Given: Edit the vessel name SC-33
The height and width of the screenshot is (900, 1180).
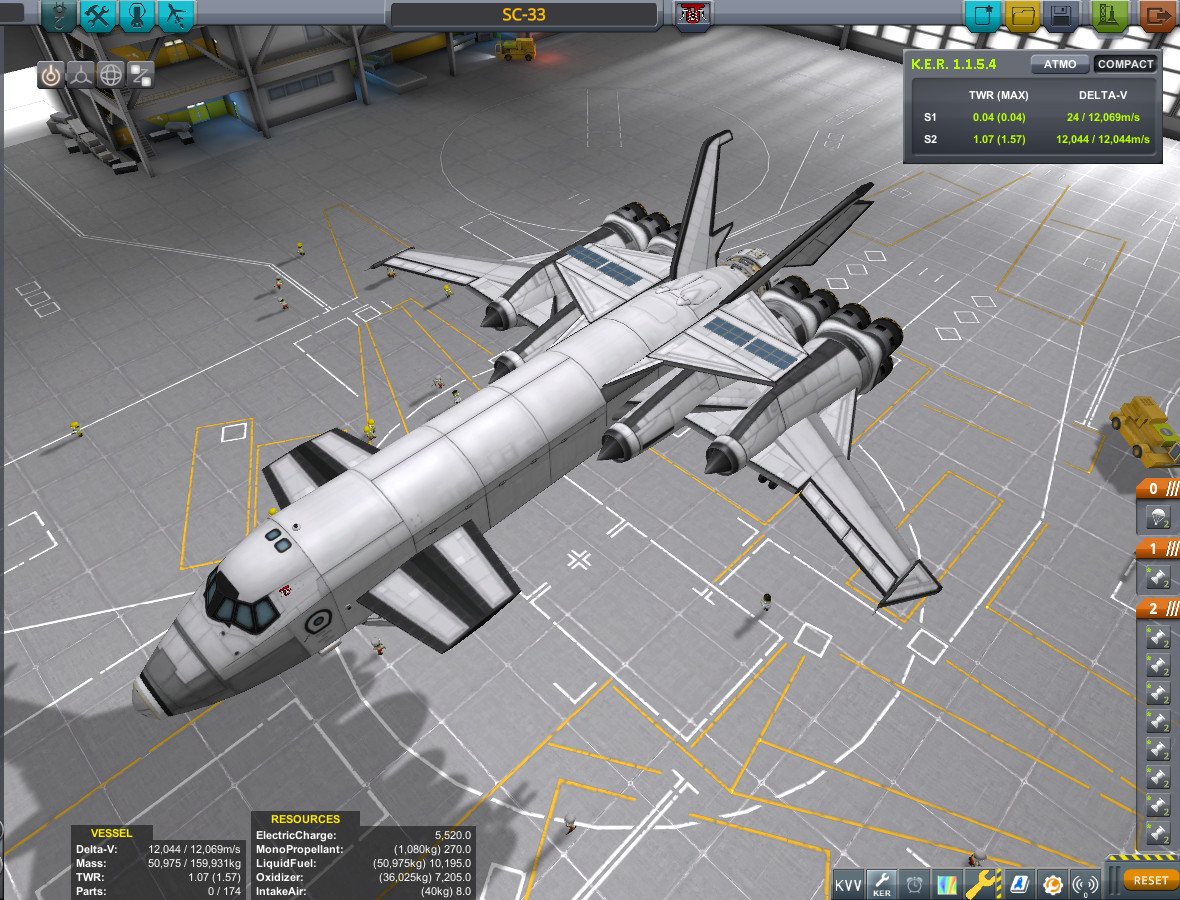Looking at the screenshot, I should pos(524,15).
